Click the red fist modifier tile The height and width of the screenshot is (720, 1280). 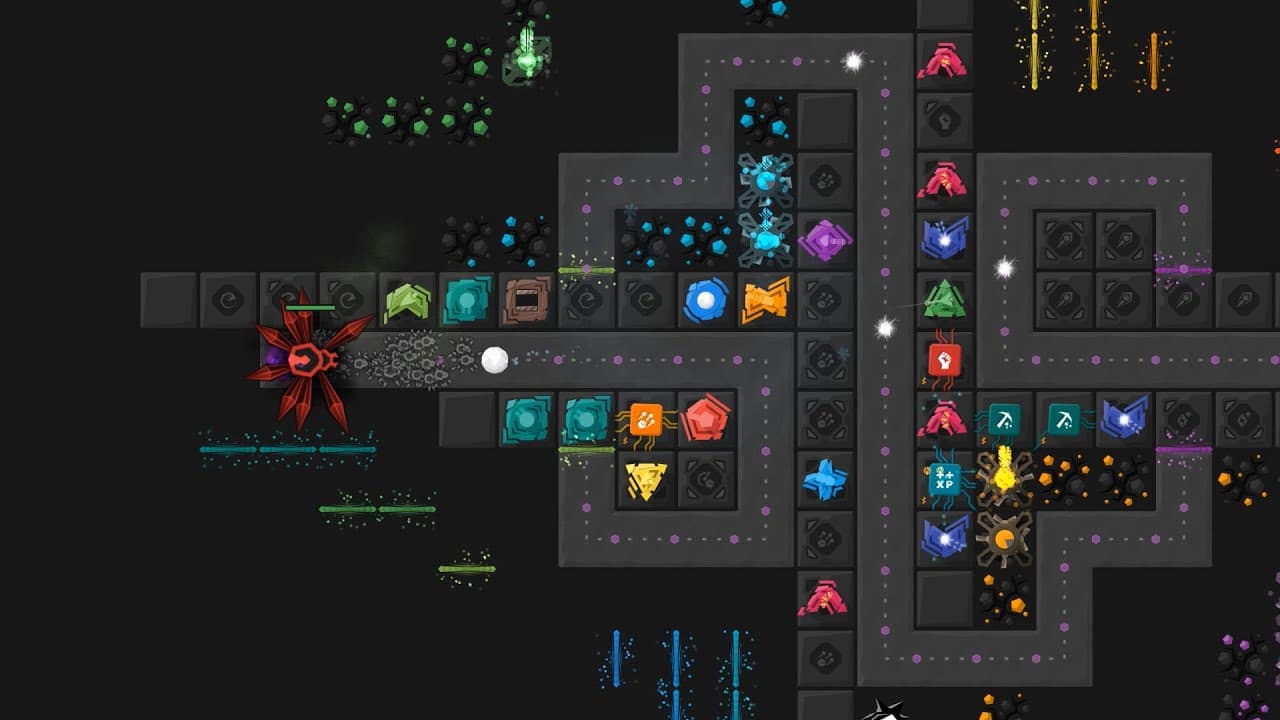[x=944, y=359]
